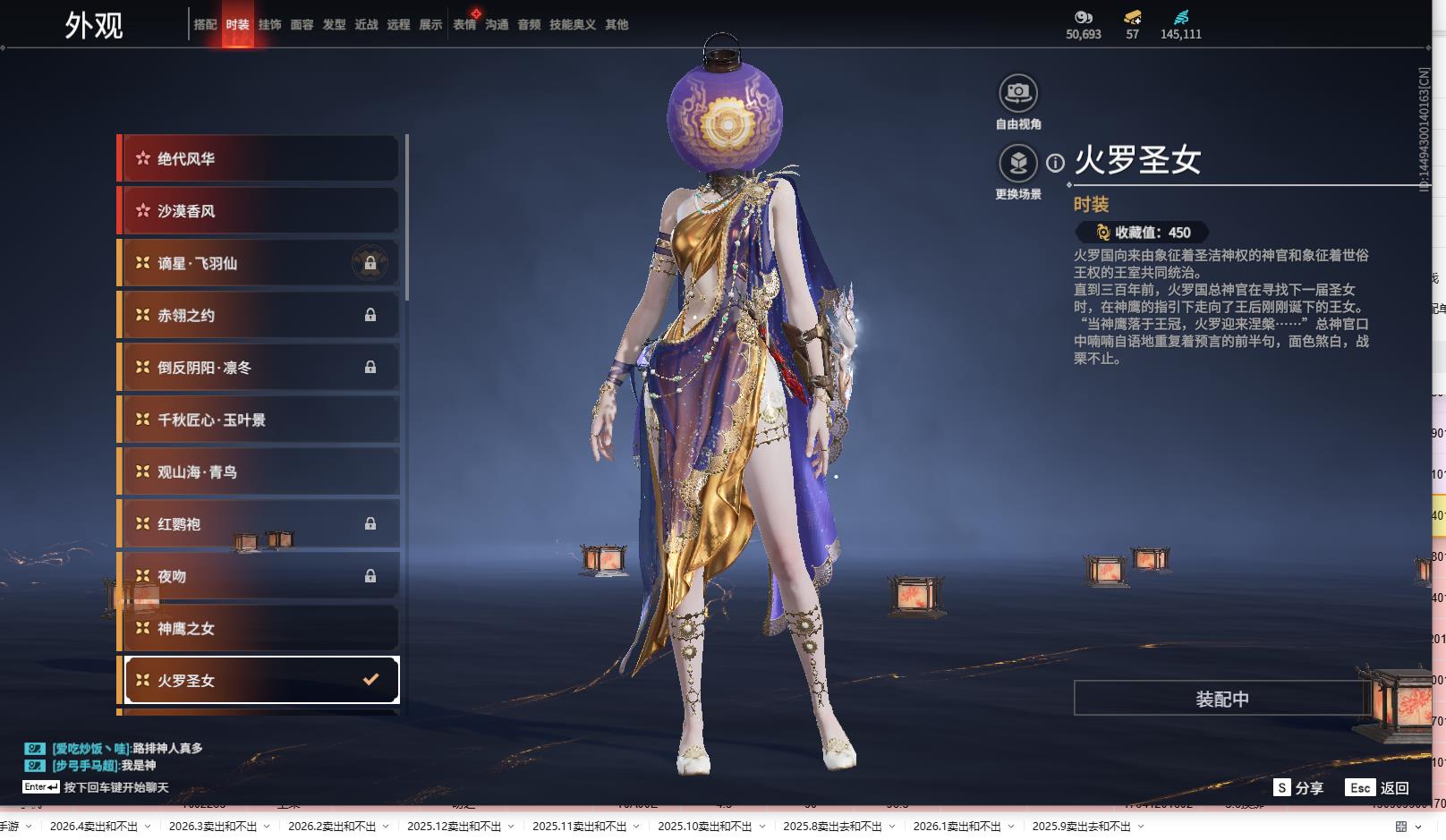Viewport: 1446px width, 840px height.
Task: Pick the 千秋匠心·玉叶景 outfit
Action: pos(259,420)
